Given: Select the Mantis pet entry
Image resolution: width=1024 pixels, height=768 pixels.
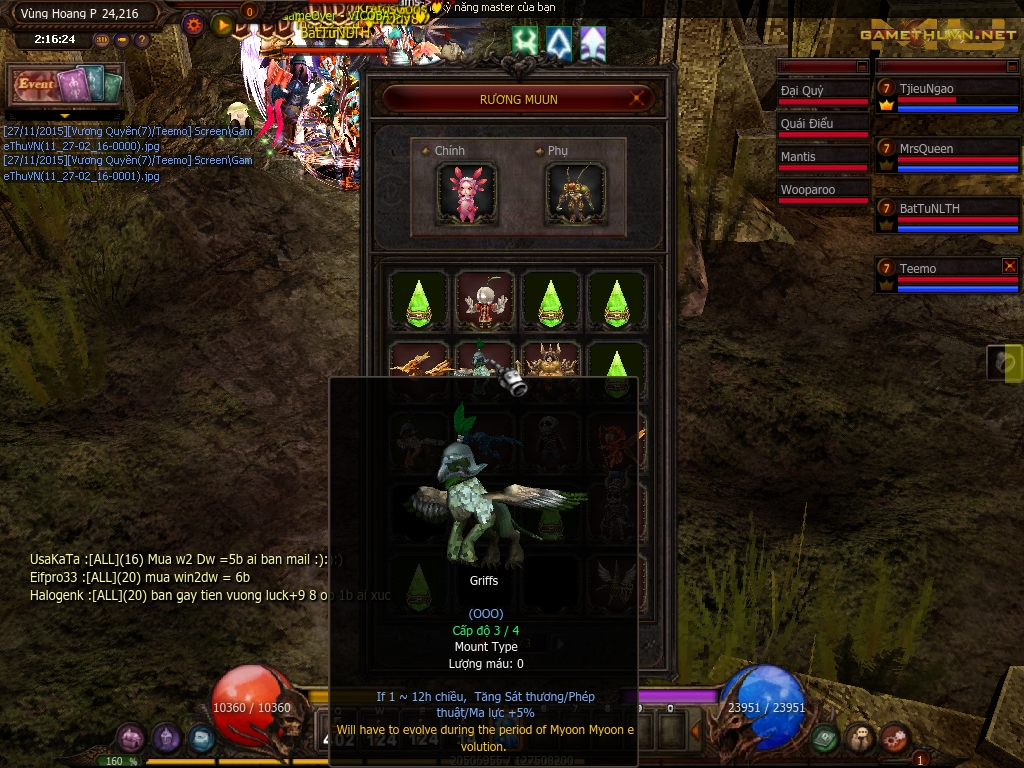Looking at the screenshot, I should [x=822, y=157].
